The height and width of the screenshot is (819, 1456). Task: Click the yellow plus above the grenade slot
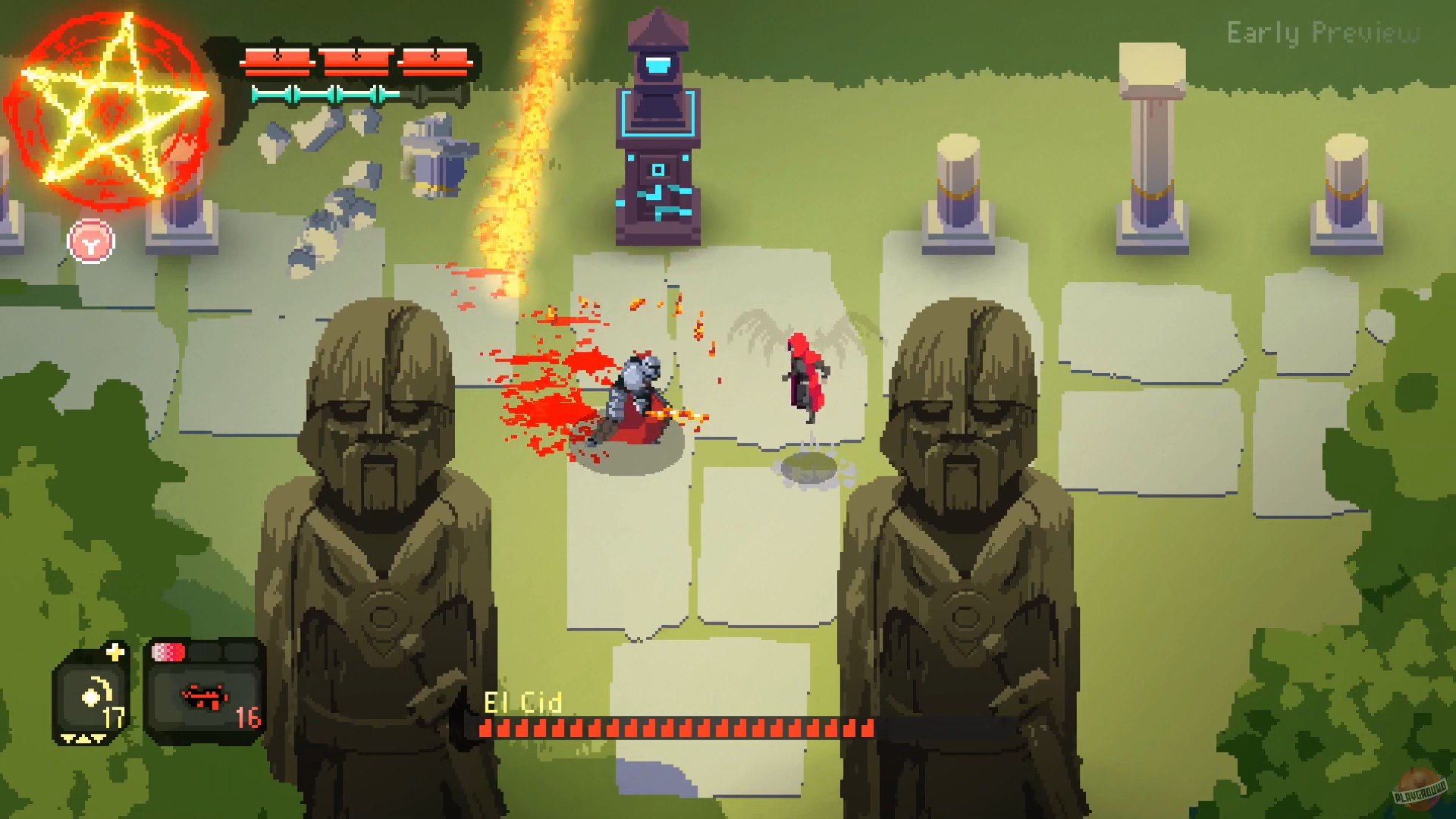pyautogui.click(x=115, y=652)
